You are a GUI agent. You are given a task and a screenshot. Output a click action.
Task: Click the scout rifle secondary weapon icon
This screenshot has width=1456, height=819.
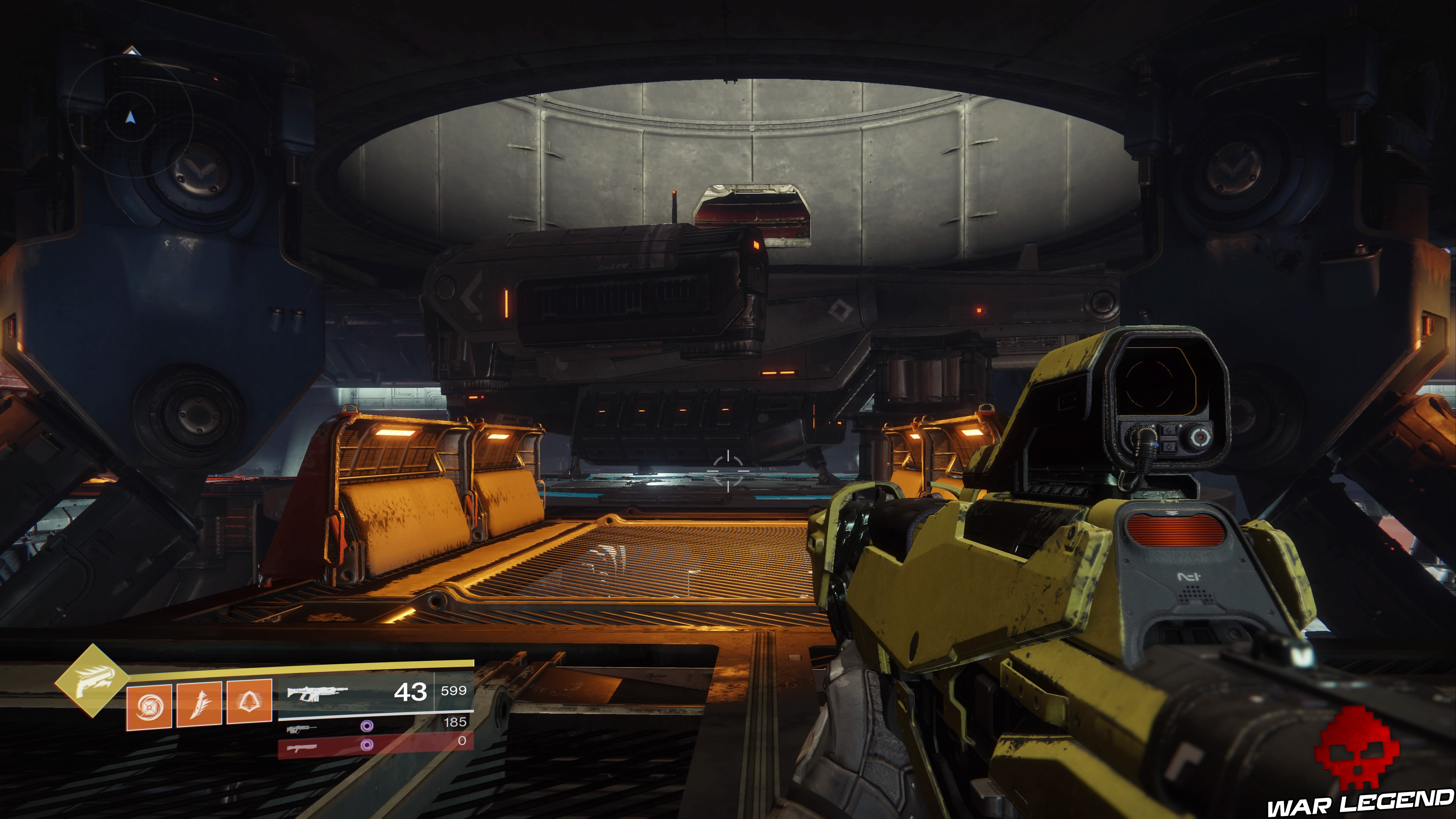301,729
